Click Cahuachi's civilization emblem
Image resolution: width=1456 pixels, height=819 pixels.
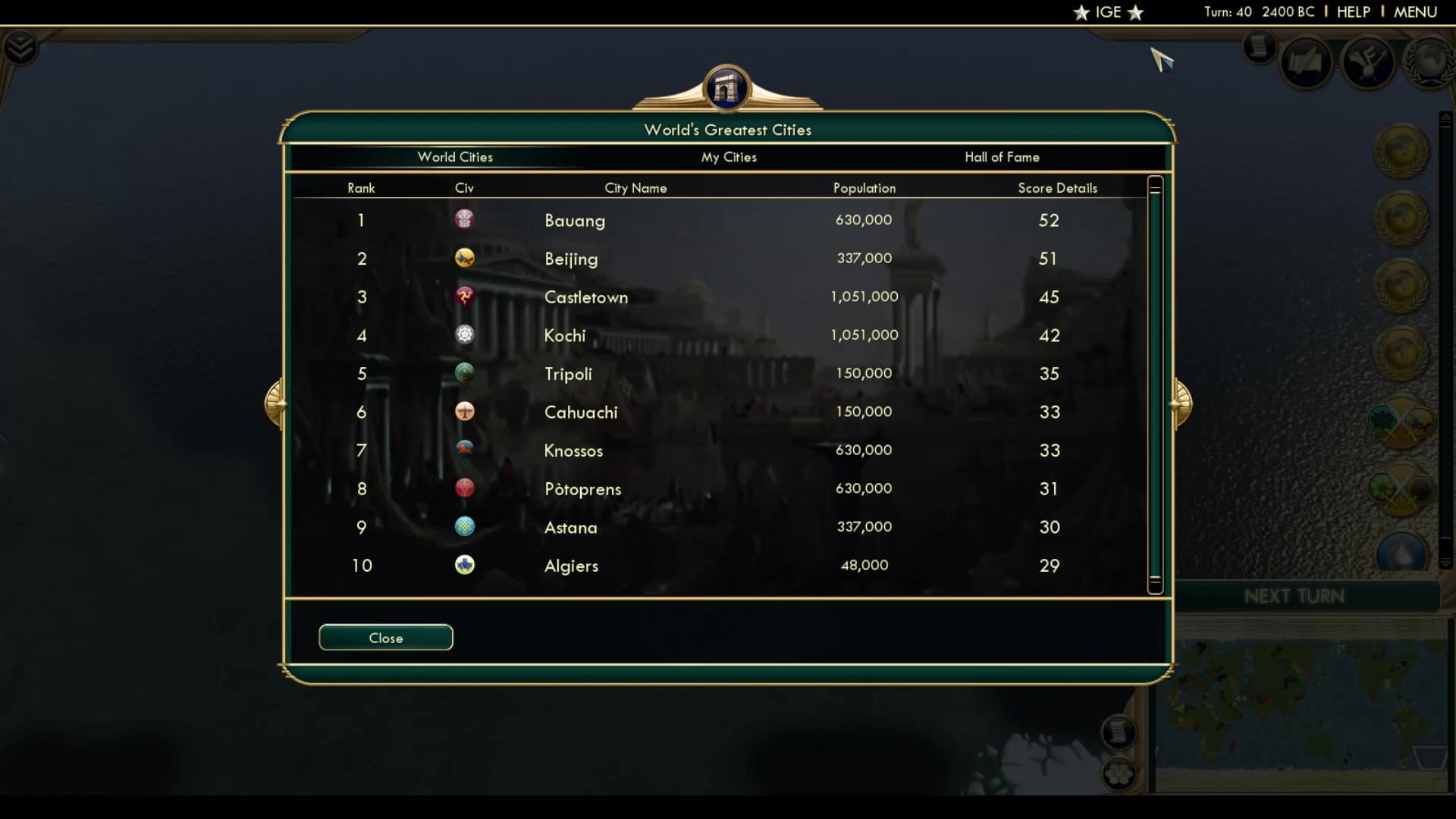tap(465, 412)
